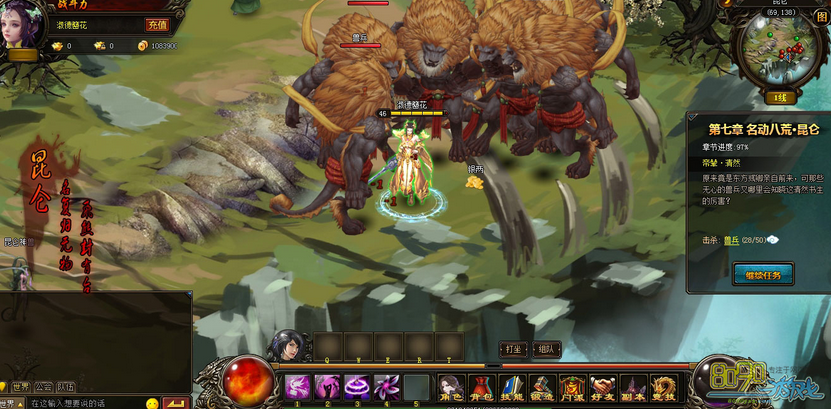Open the 背包 bag inventory
The image size is (831, 409).
[x=481, y=388]
